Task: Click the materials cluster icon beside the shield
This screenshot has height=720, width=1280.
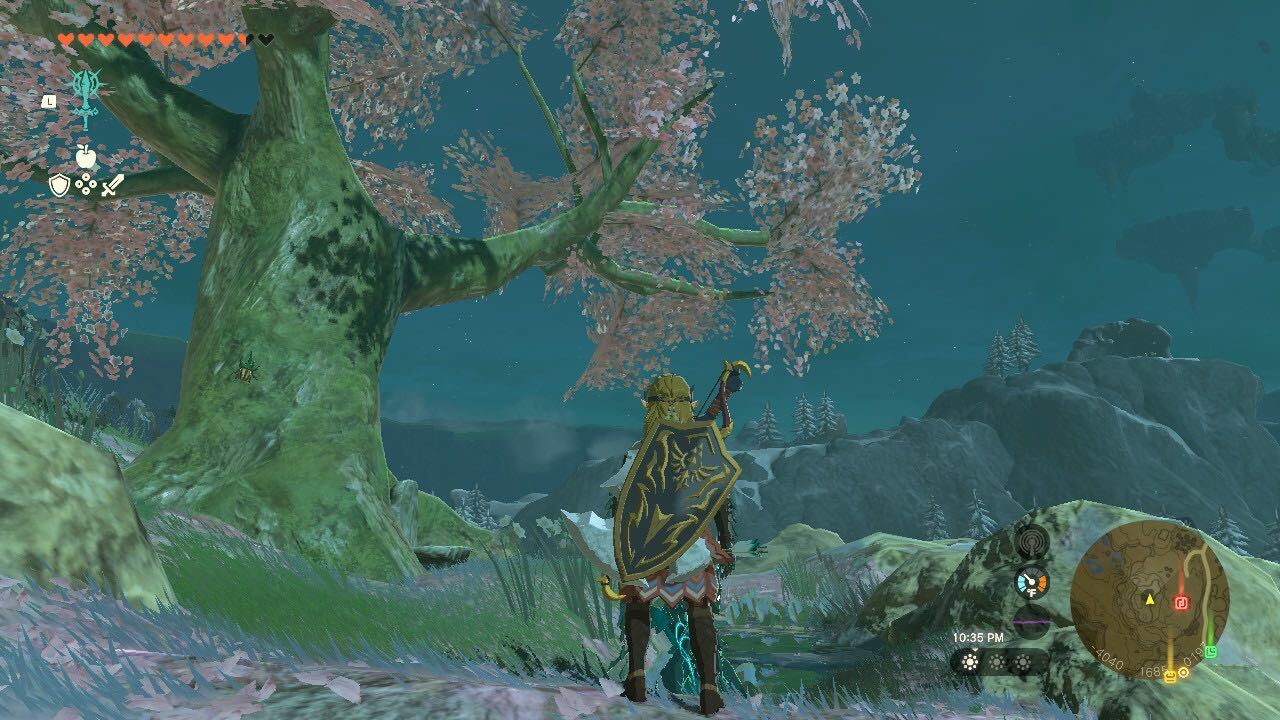Action: point(85,185)
